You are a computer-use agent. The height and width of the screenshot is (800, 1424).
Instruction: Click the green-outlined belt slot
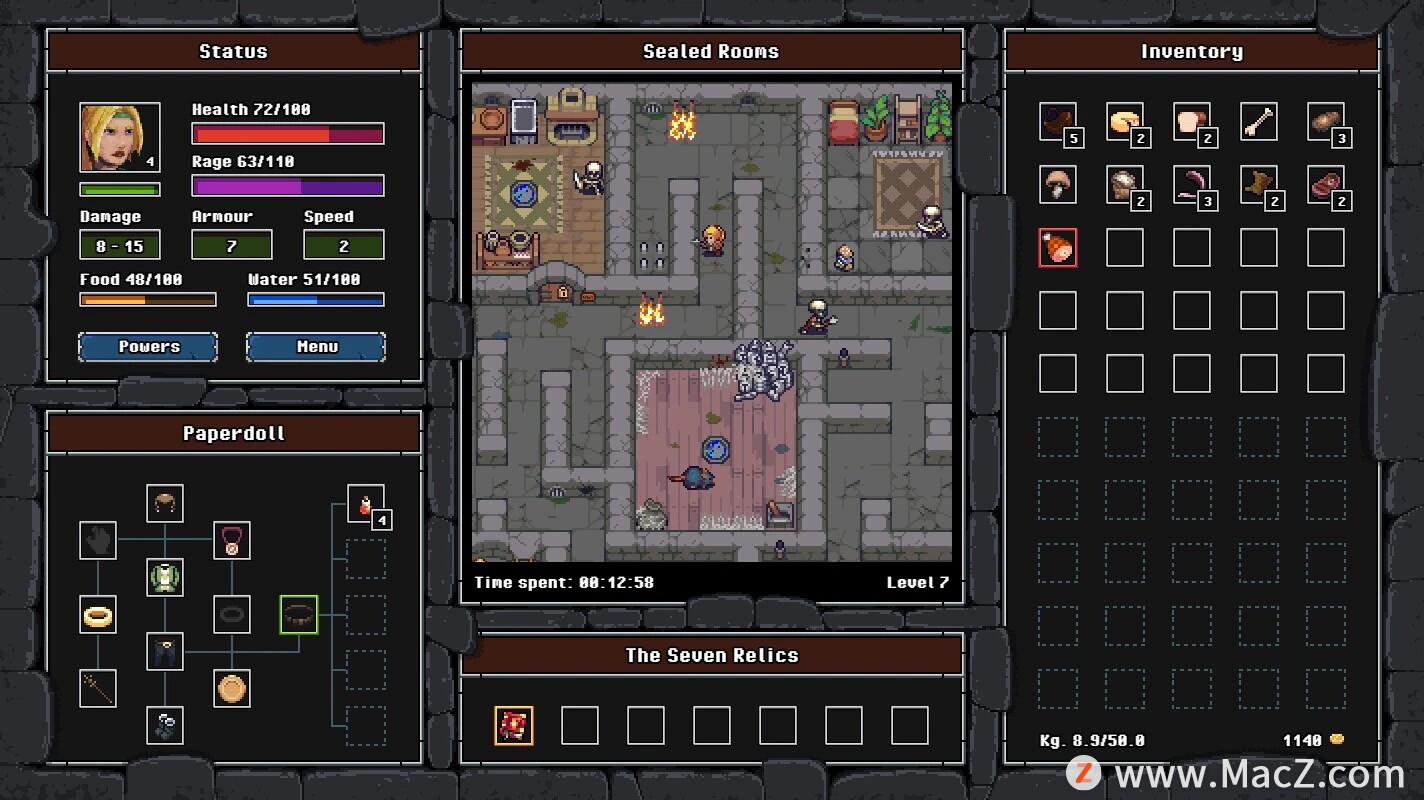pyautogui.click(x=298, y=614)
